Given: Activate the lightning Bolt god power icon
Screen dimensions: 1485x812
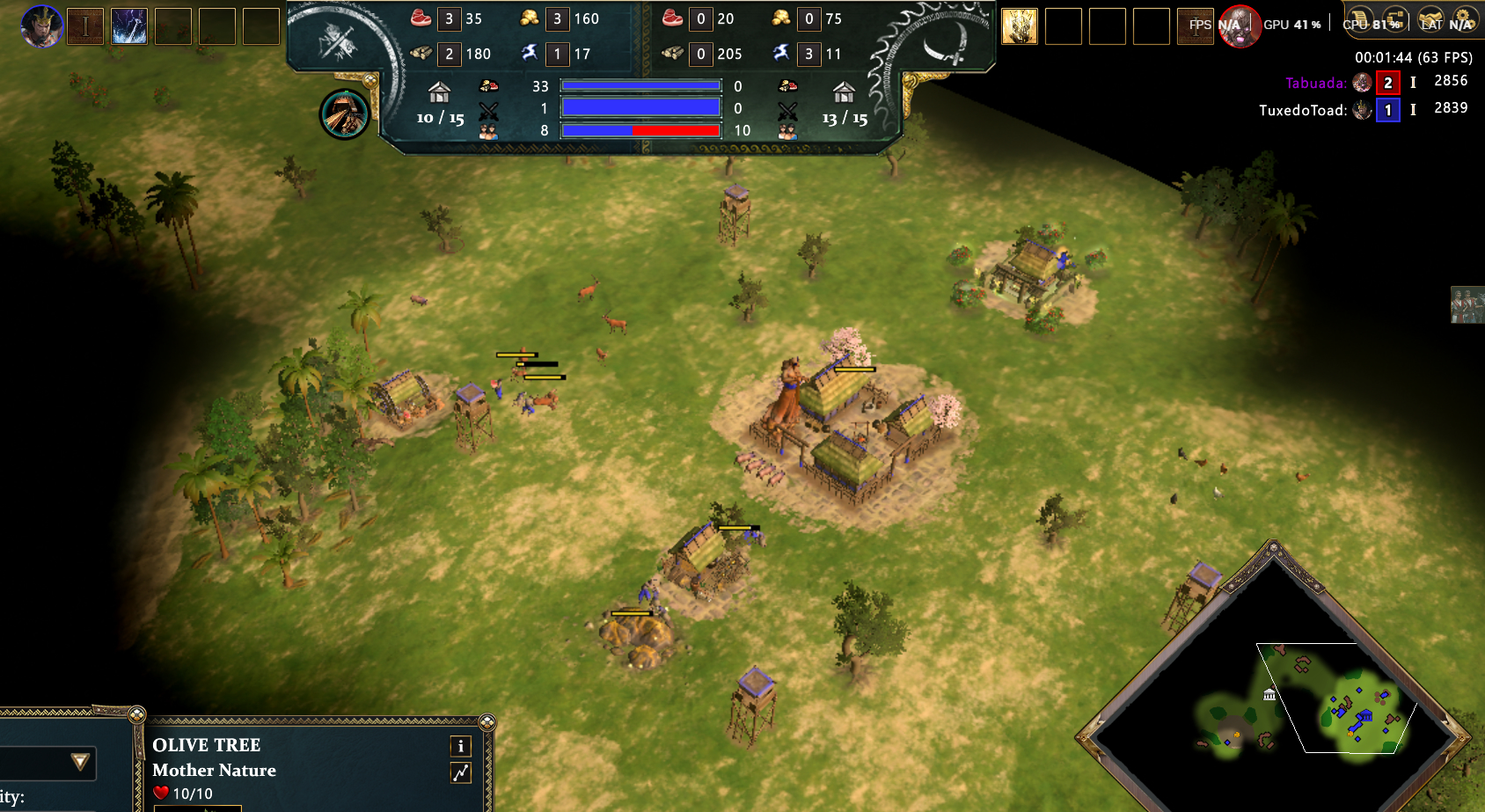Looking at the screenshot, I should 129,26.
